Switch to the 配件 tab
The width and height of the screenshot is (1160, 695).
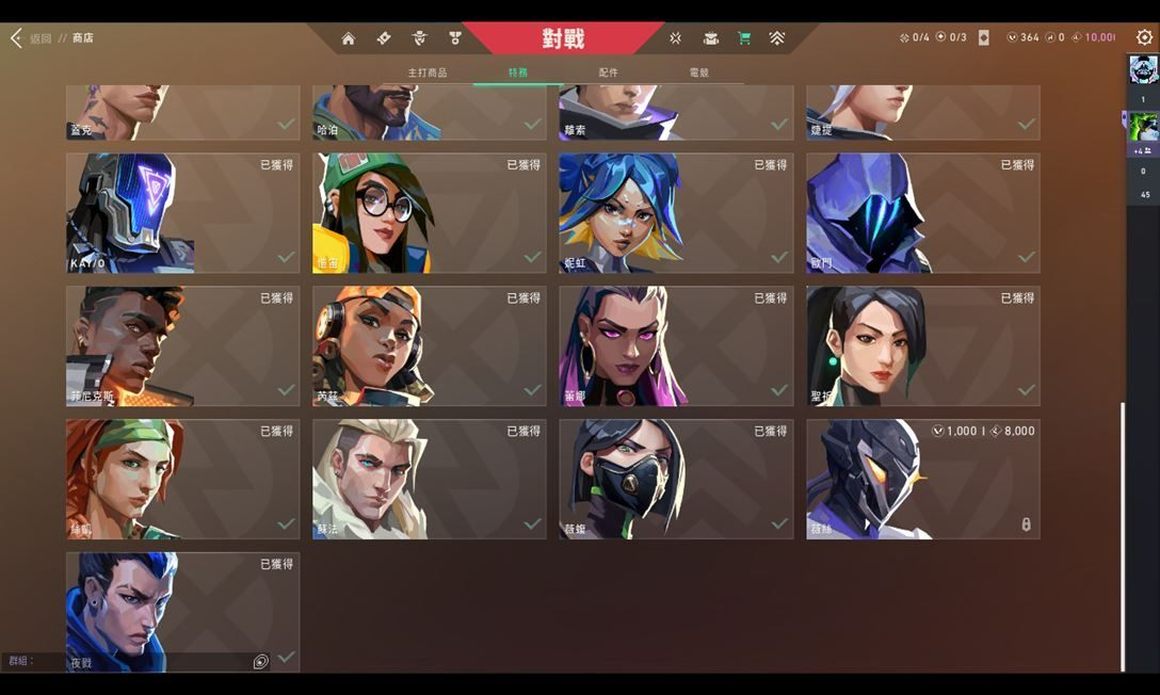(x=608, y=73)
